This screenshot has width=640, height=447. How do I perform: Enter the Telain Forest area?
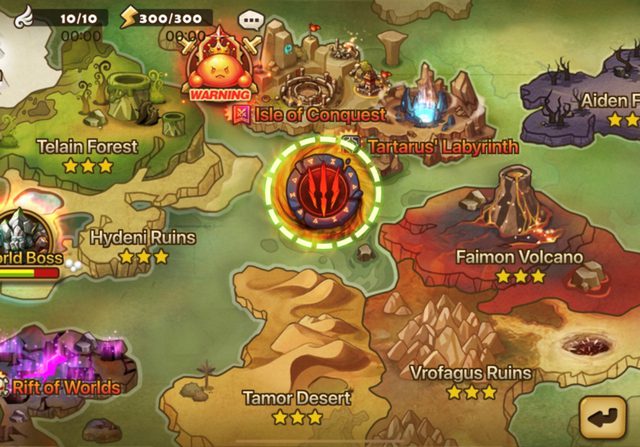(x=88, y=146)
